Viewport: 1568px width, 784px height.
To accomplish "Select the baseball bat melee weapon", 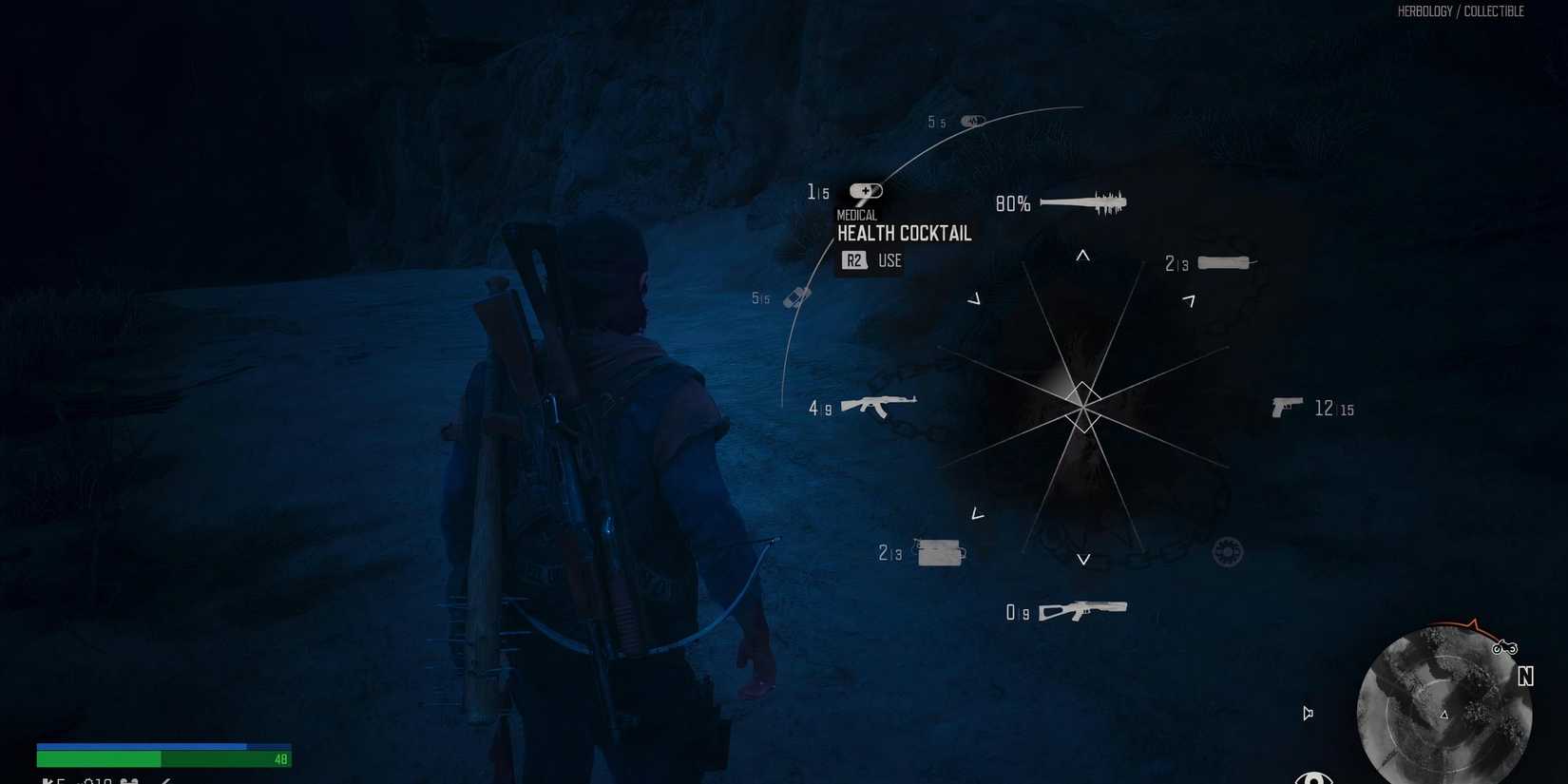I will tap(1083, 201).
